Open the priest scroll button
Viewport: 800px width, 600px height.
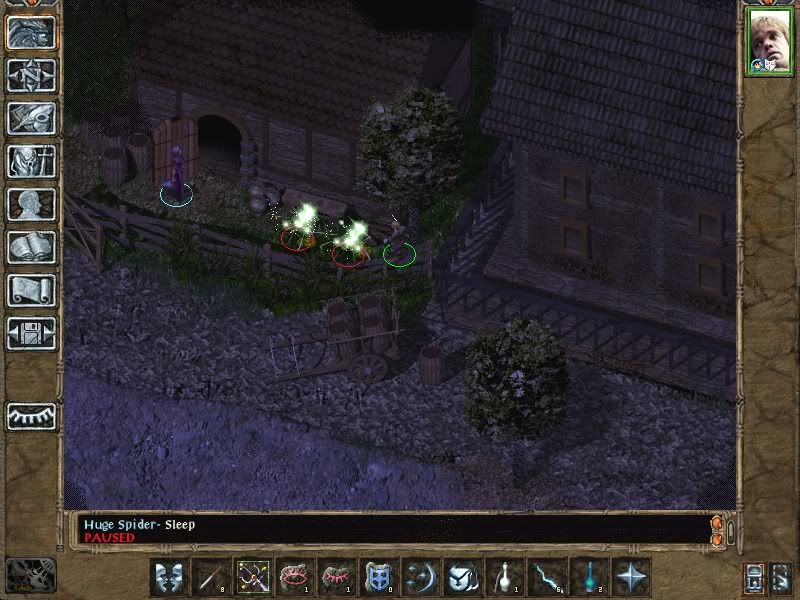[31, 290]
